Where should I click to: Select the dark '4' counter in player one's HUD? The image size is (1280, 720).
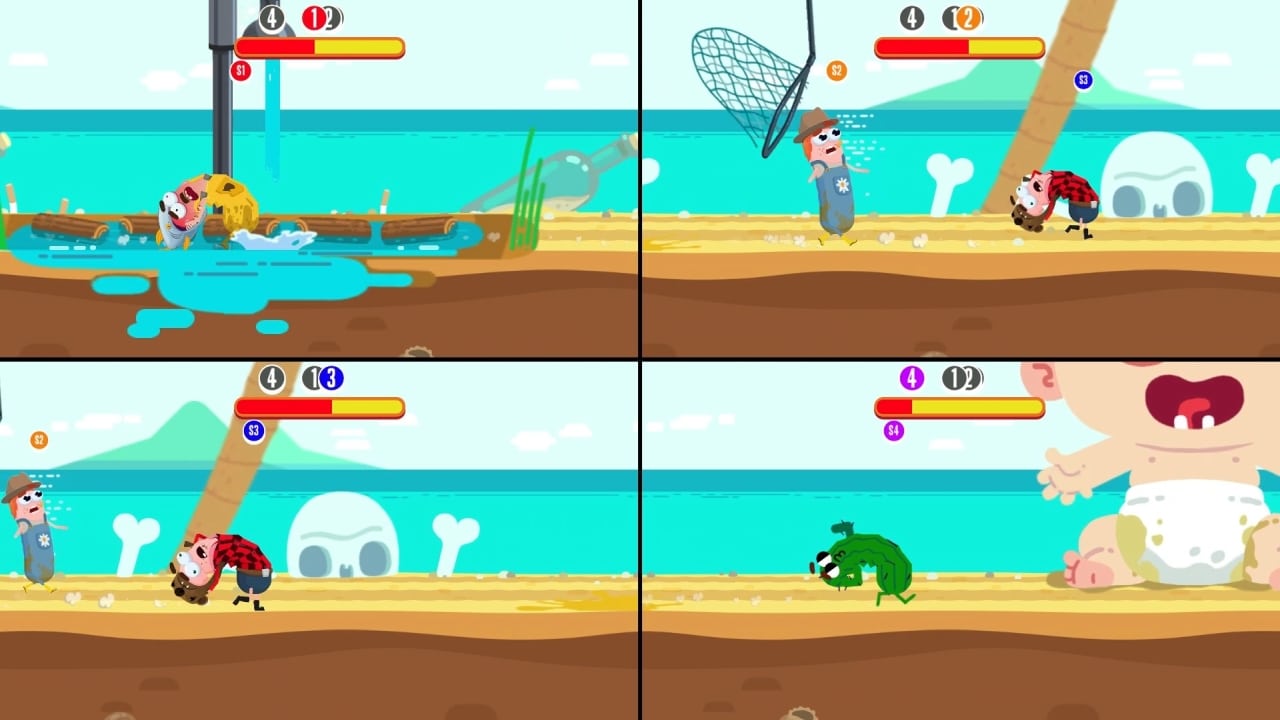click(272, 19)
